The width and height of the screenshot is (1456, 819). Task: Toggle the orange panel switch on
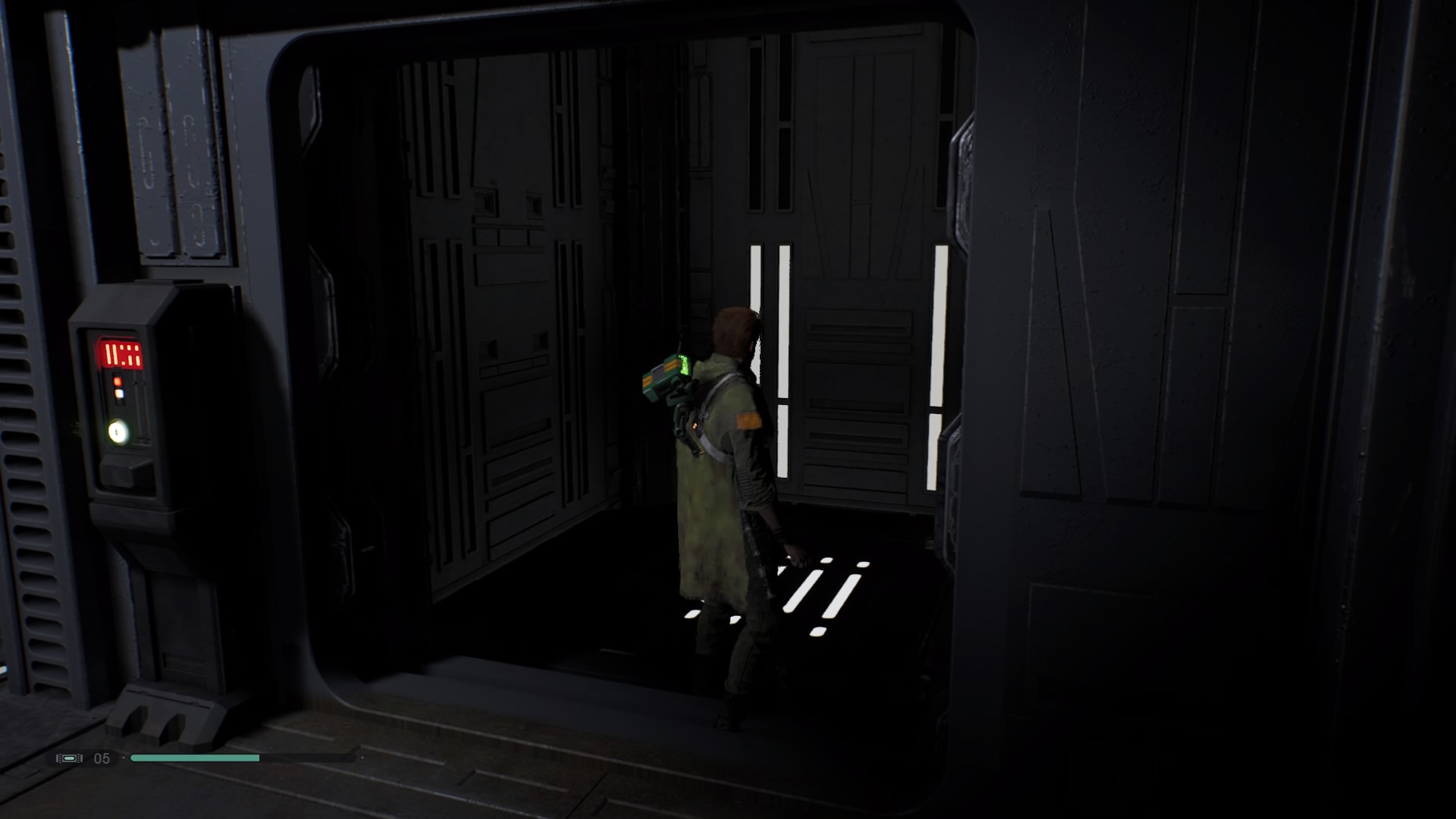pyautogui.click(x=118, y=381)
